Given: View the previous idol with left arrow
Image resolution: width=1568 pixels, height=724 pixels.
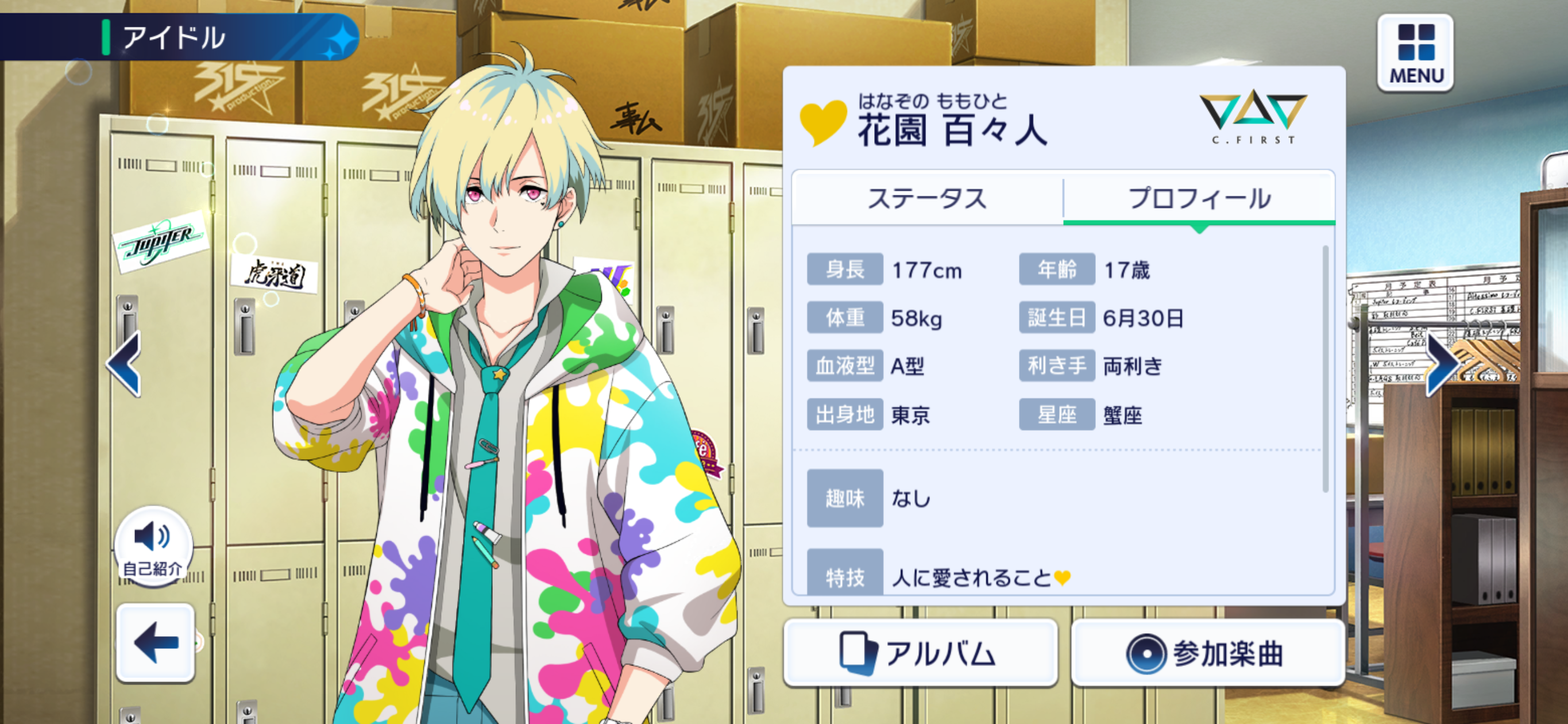Looking at the screenshot, I should pos(125,364).
